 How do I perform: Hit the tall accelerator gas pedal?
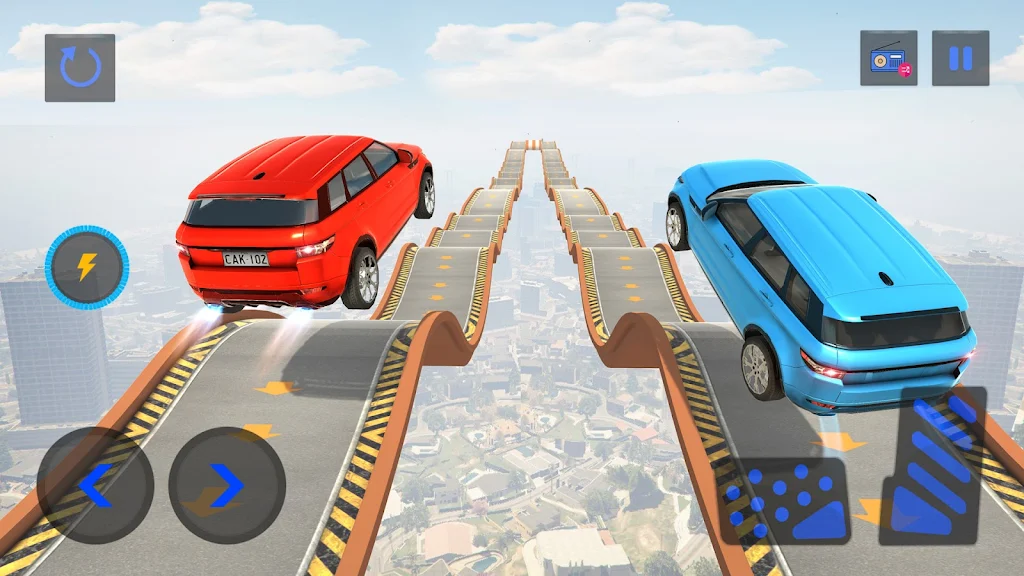(933, 466)
